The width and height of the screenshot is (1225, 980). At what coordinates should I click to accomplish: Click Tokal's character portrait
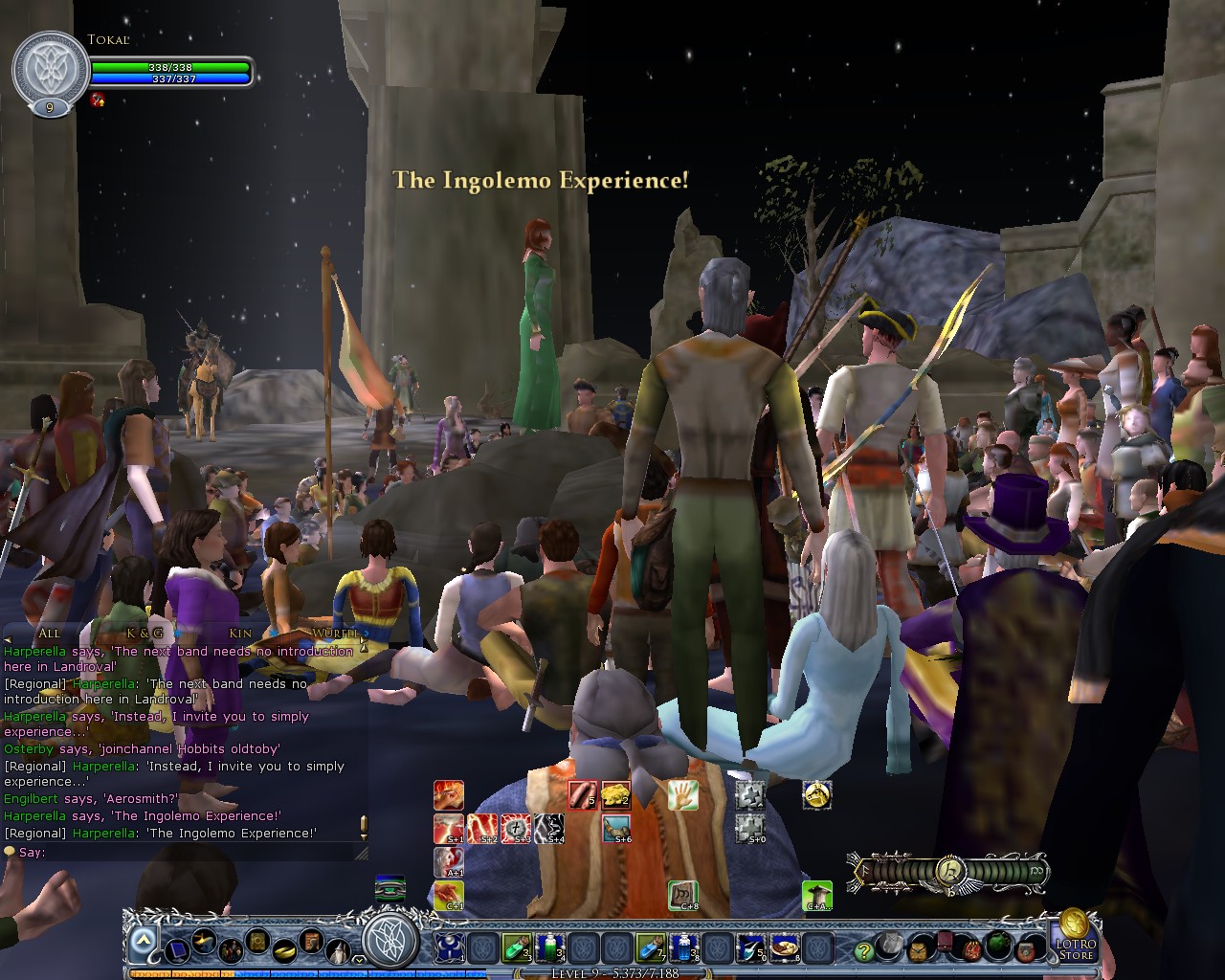(x=50, y=71)
